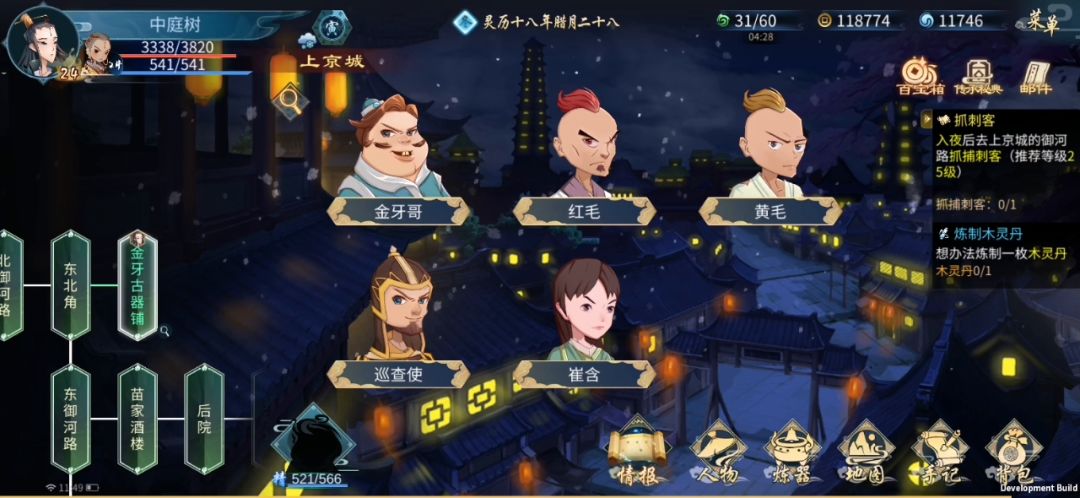The width and height of the screenshot is (1080, 498).
Task: Select the 红毛 character
Action: 584,158
